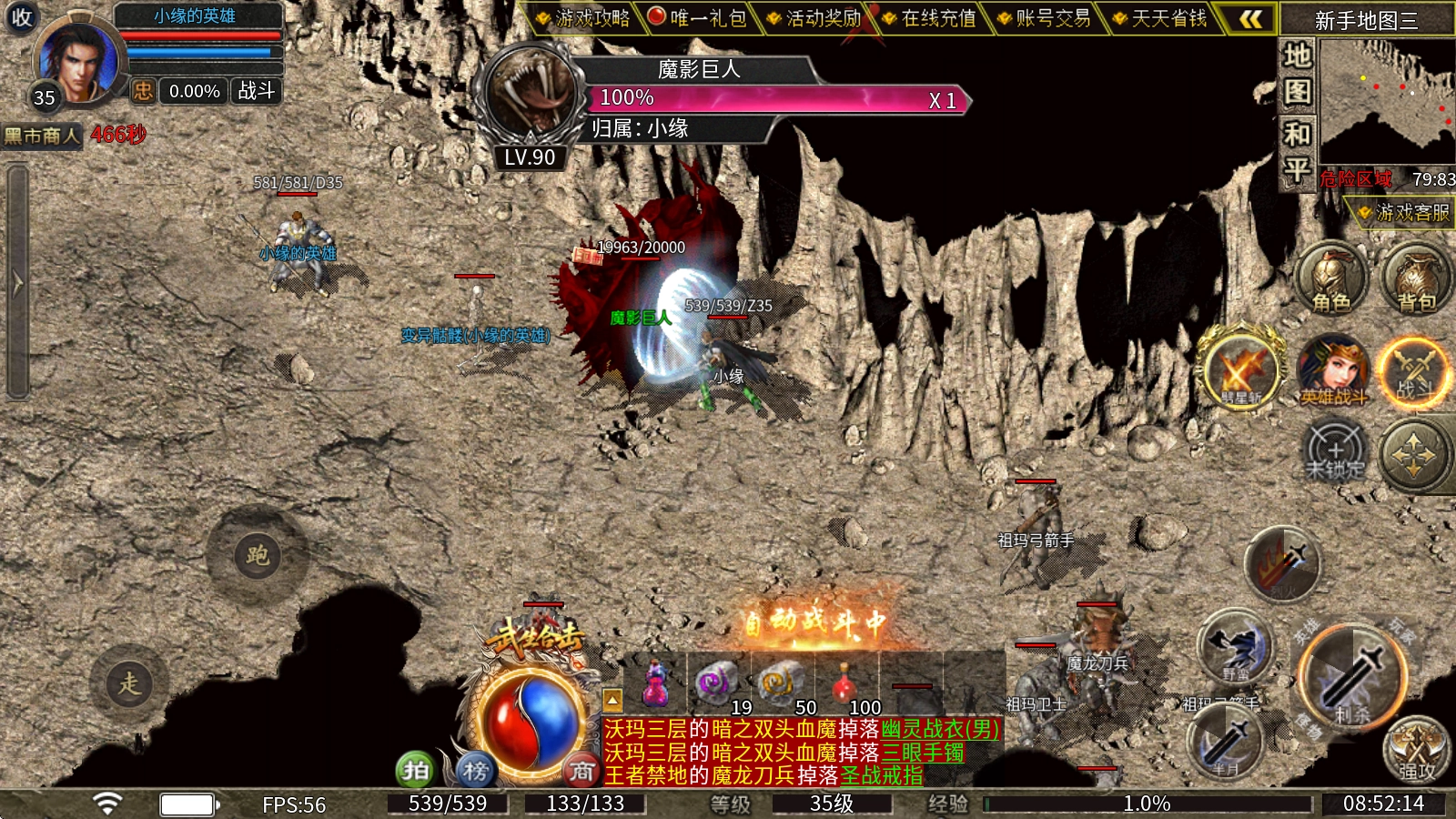1456x819 pixels.
Task: Open the 游戏攻略 game guide menu
Action: [x=583, y=18]
